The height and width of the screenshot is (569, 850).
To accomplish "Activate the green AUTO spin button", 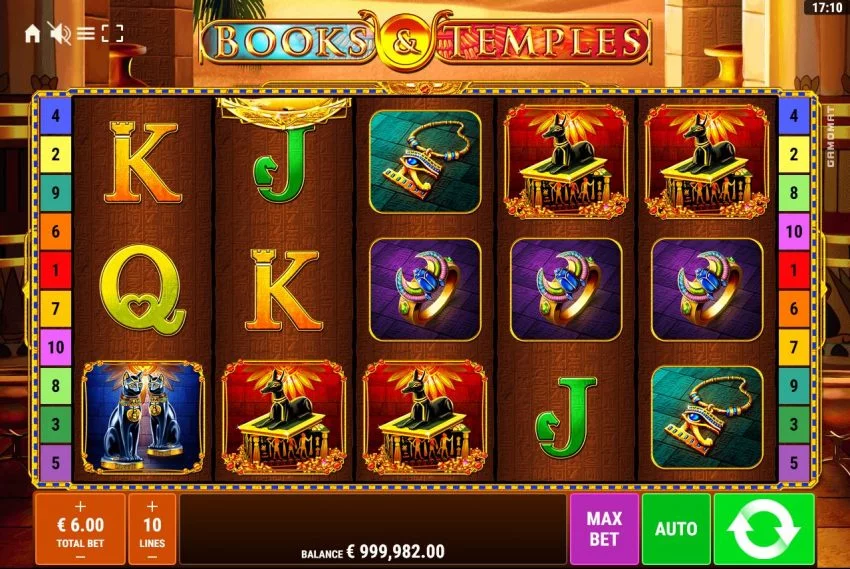I will (676, 528).
